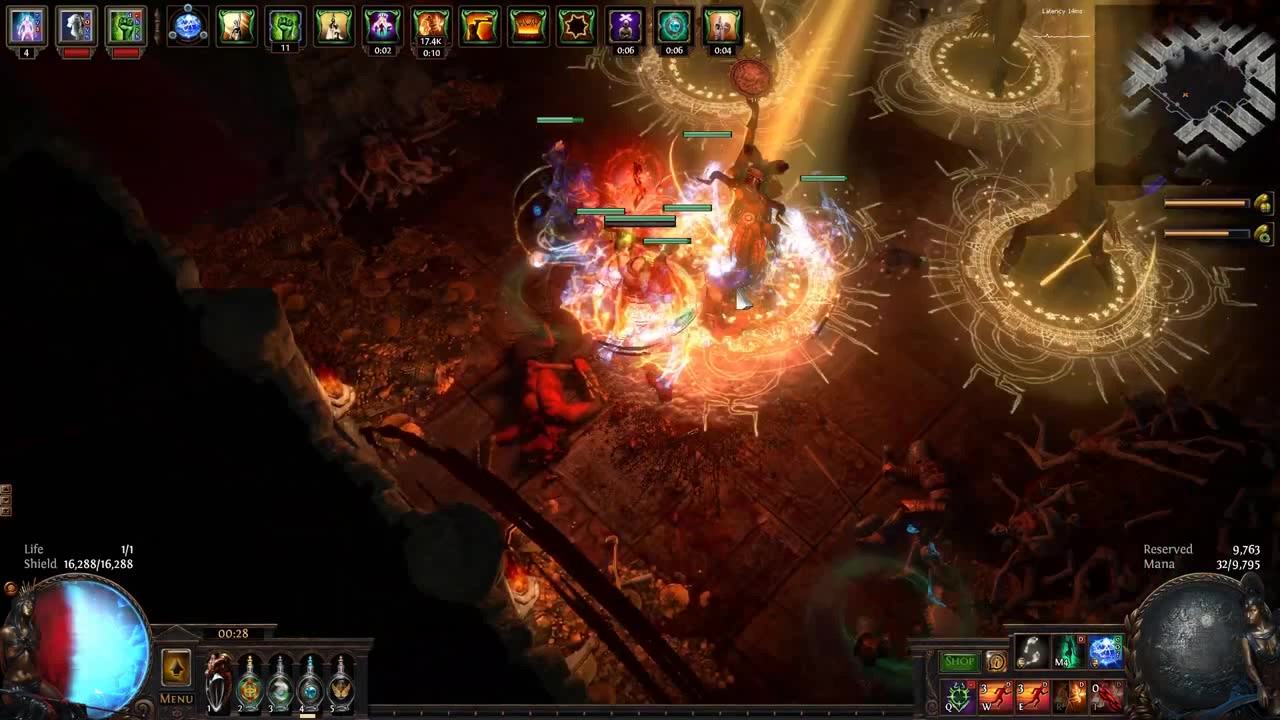Select the white footprints movement skill
The width and height of the screenshot is (1280, 720).
point(1031,652)
